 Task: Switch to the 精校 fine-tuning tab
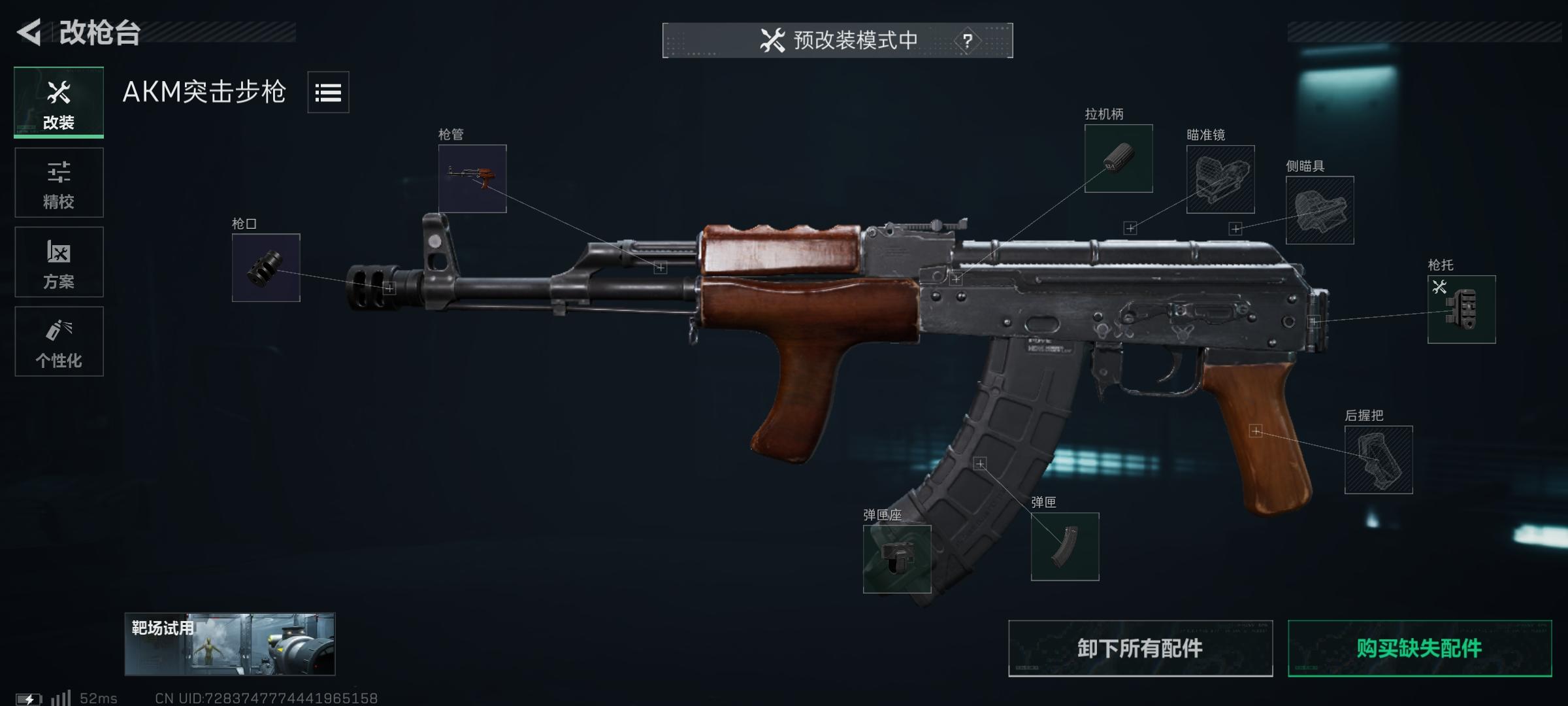[59, 182]
